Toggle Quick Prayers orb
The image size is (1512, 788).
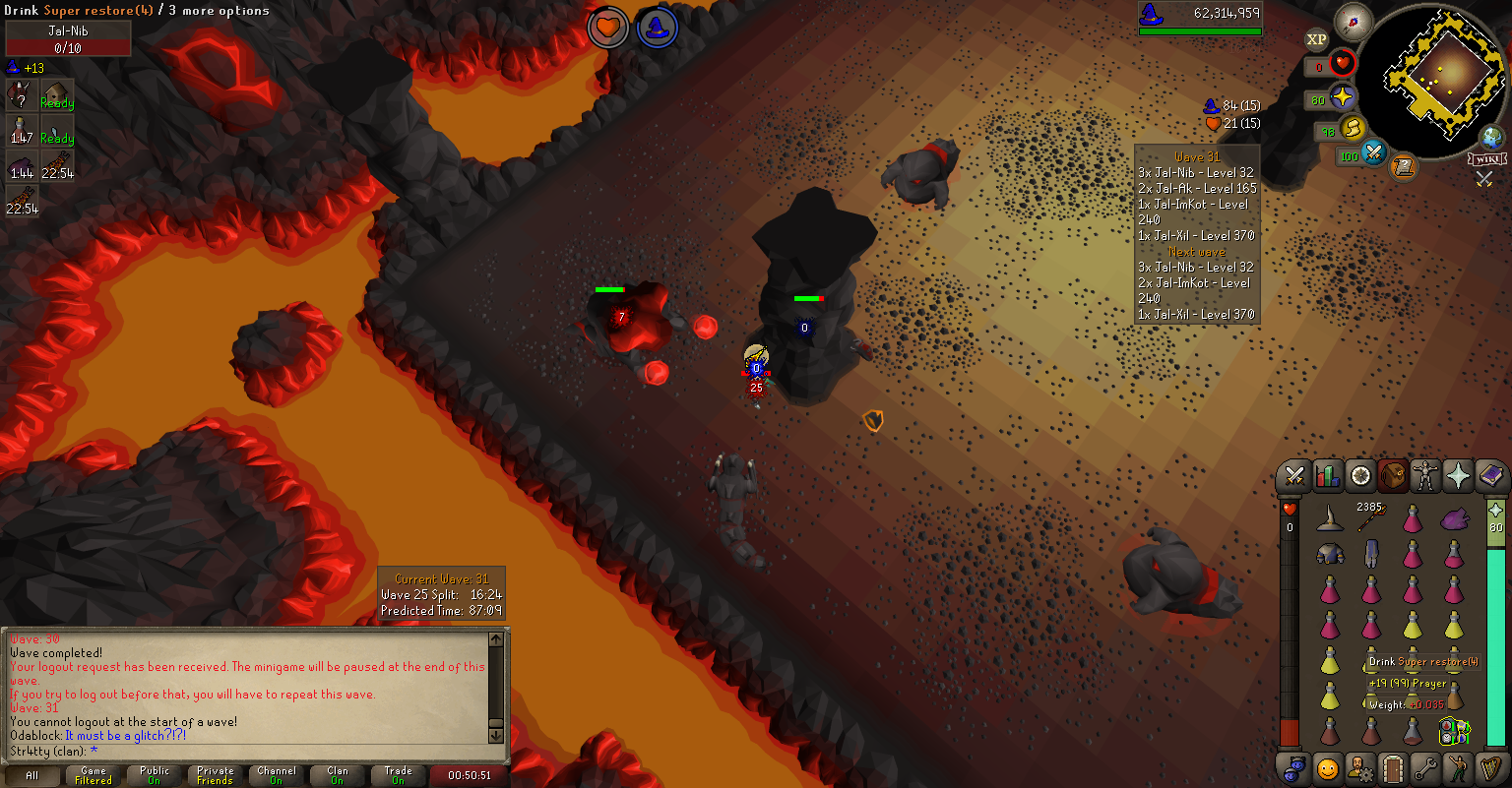click(x=1341, y=98)
